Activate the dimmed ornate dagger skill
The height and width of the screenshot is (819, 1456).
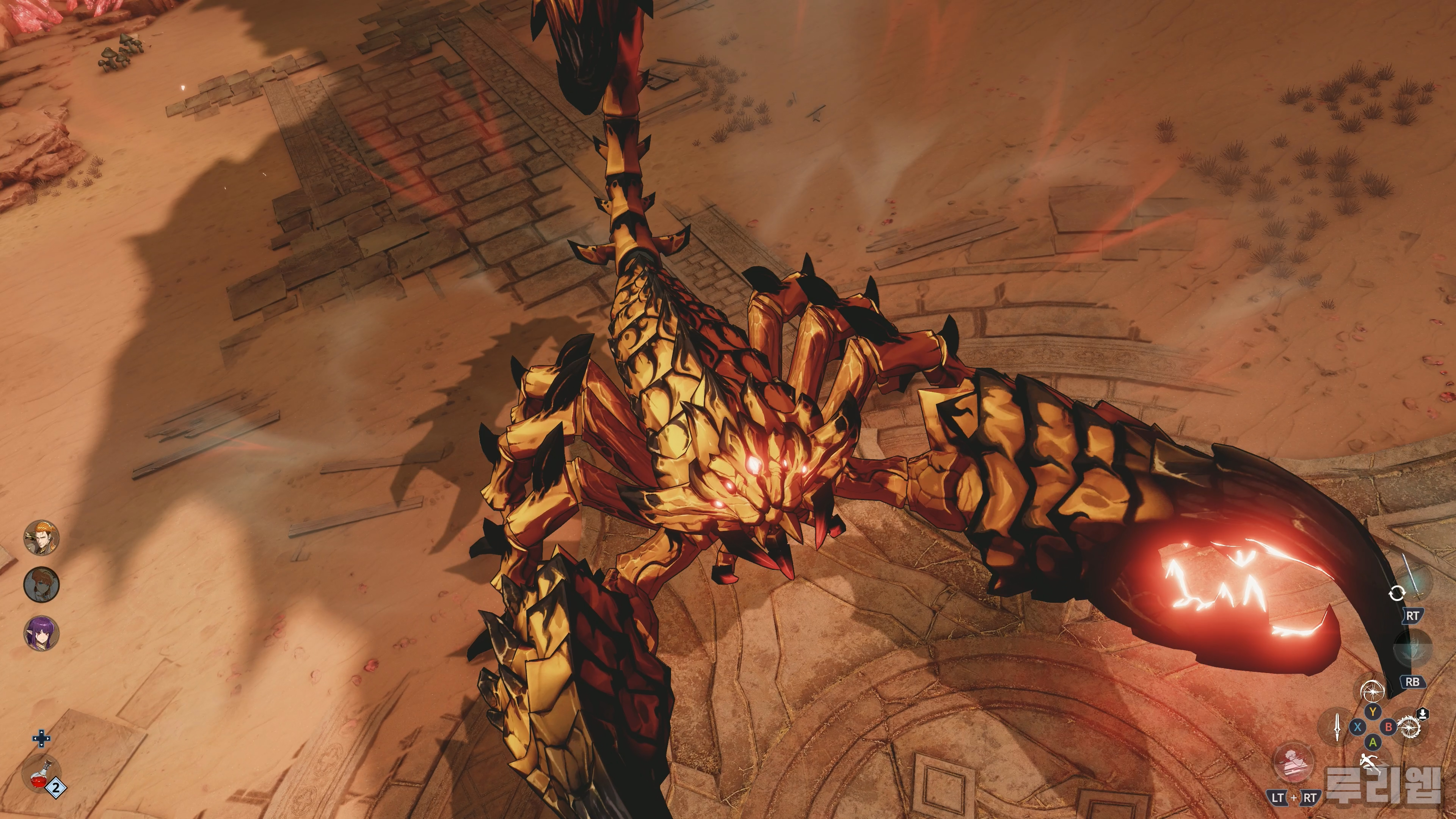coord(1413,649)
